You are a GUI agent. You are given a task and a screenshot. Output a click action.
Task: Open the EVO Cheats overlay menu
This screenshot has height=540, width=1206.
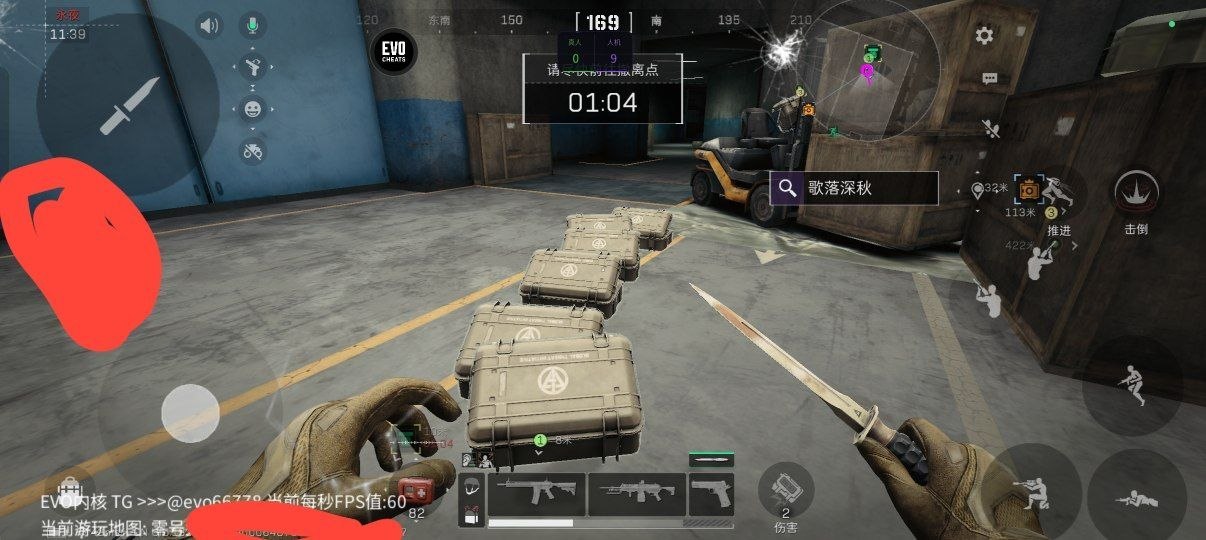click(x=394, y=51)
